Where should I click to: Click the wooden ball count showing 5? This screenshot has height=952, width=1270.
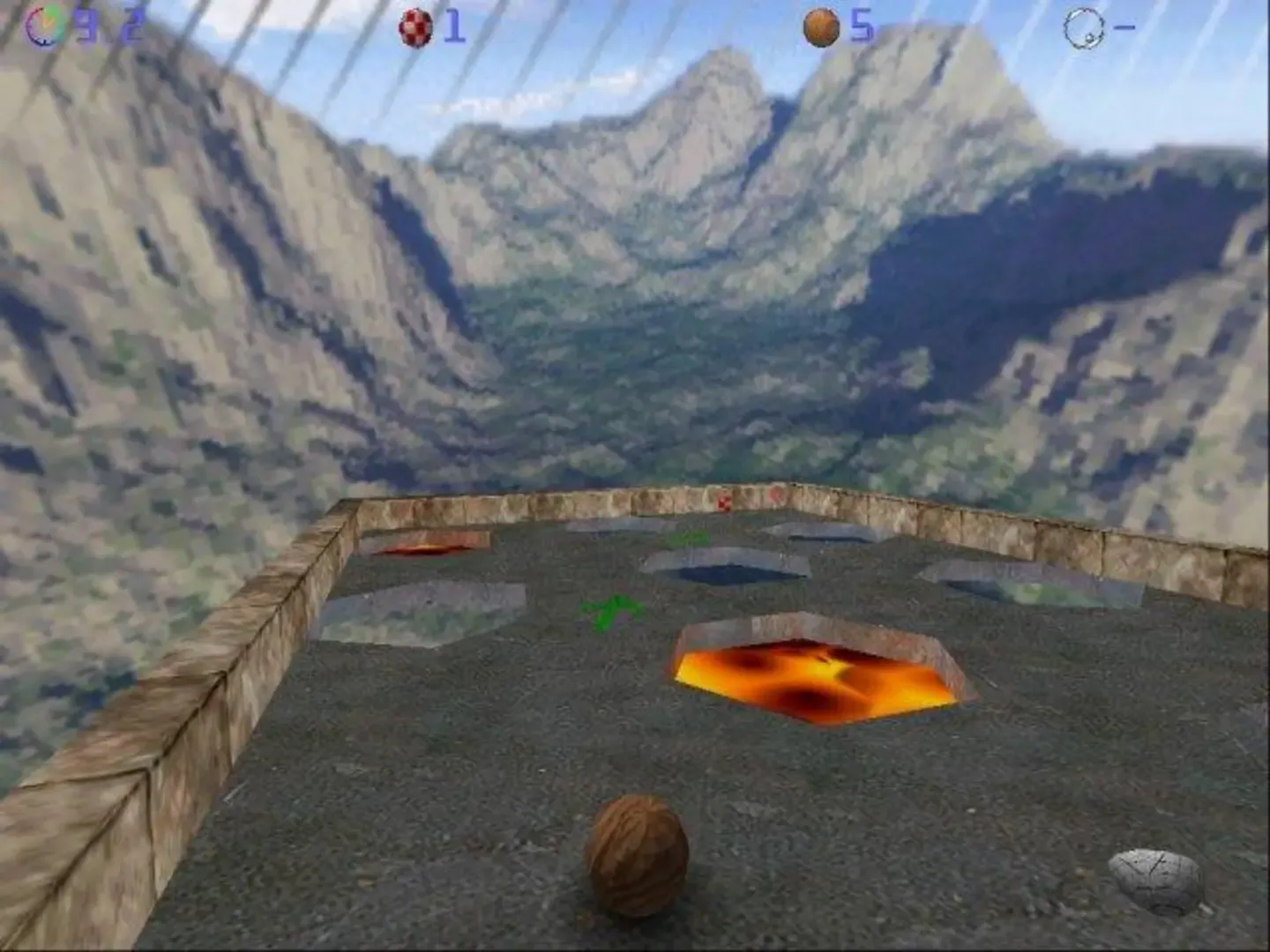pyautogui.click(x=862, y=26)
